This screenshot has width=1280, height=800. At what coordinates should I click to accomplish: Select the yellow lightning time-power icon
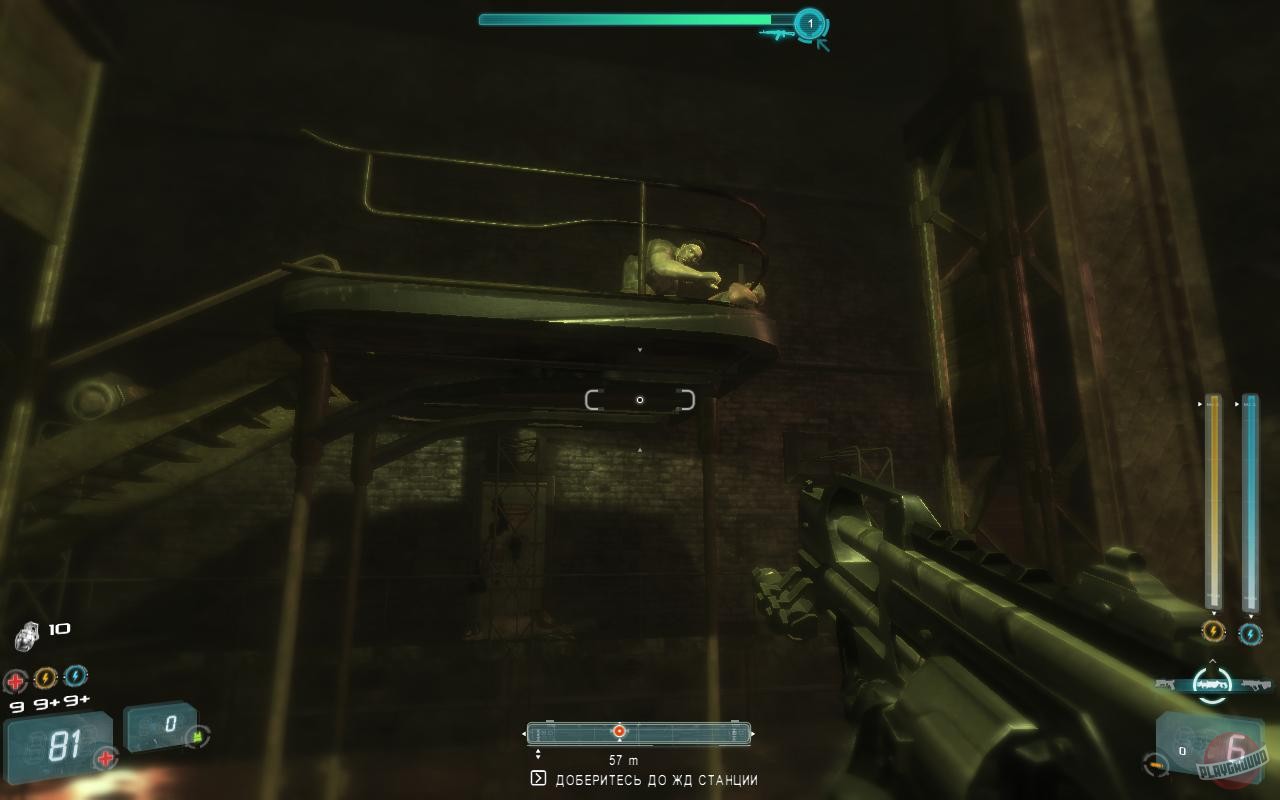coord(44,677)
